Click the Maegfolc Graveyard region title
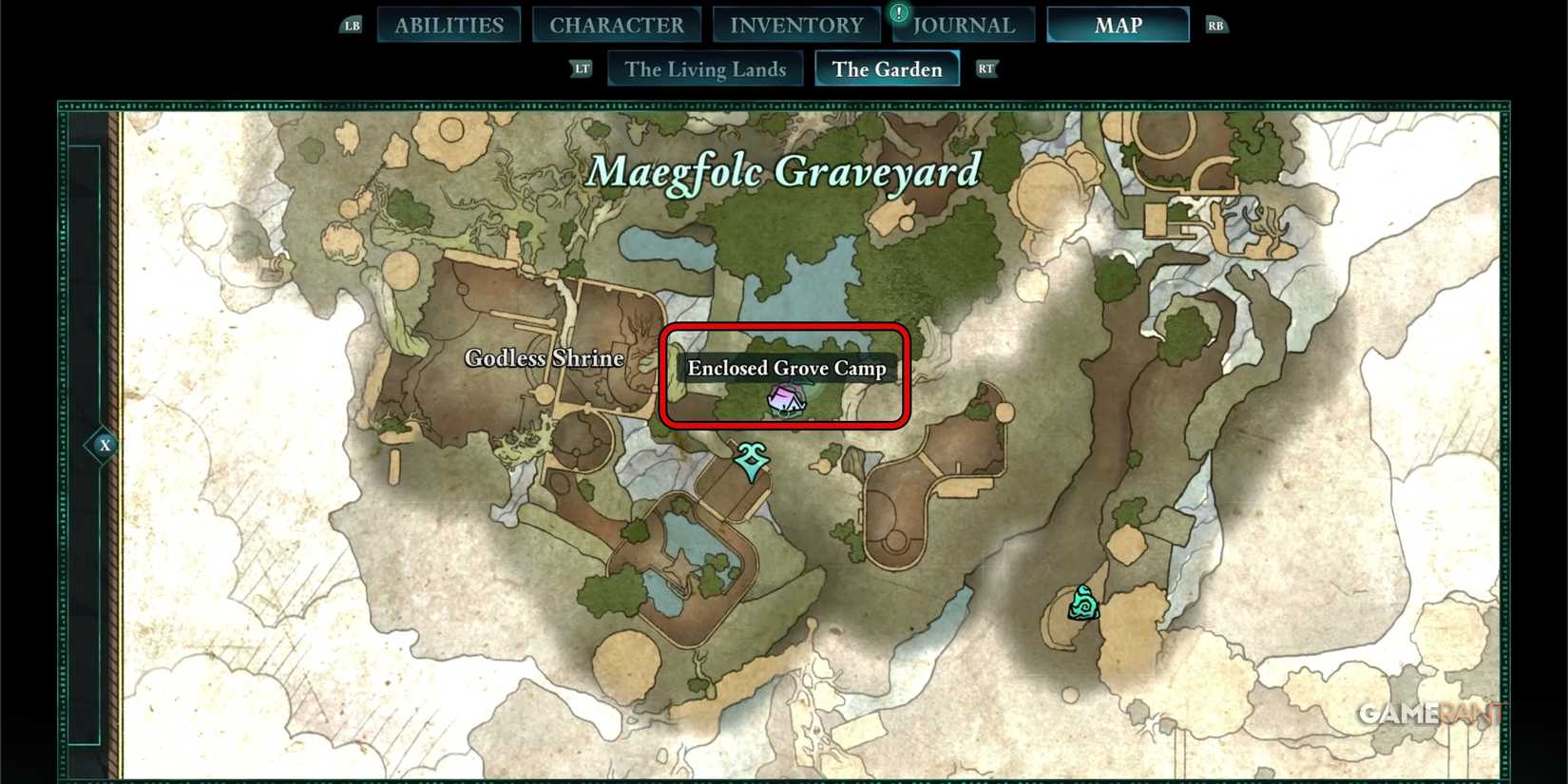 (785, 173)
